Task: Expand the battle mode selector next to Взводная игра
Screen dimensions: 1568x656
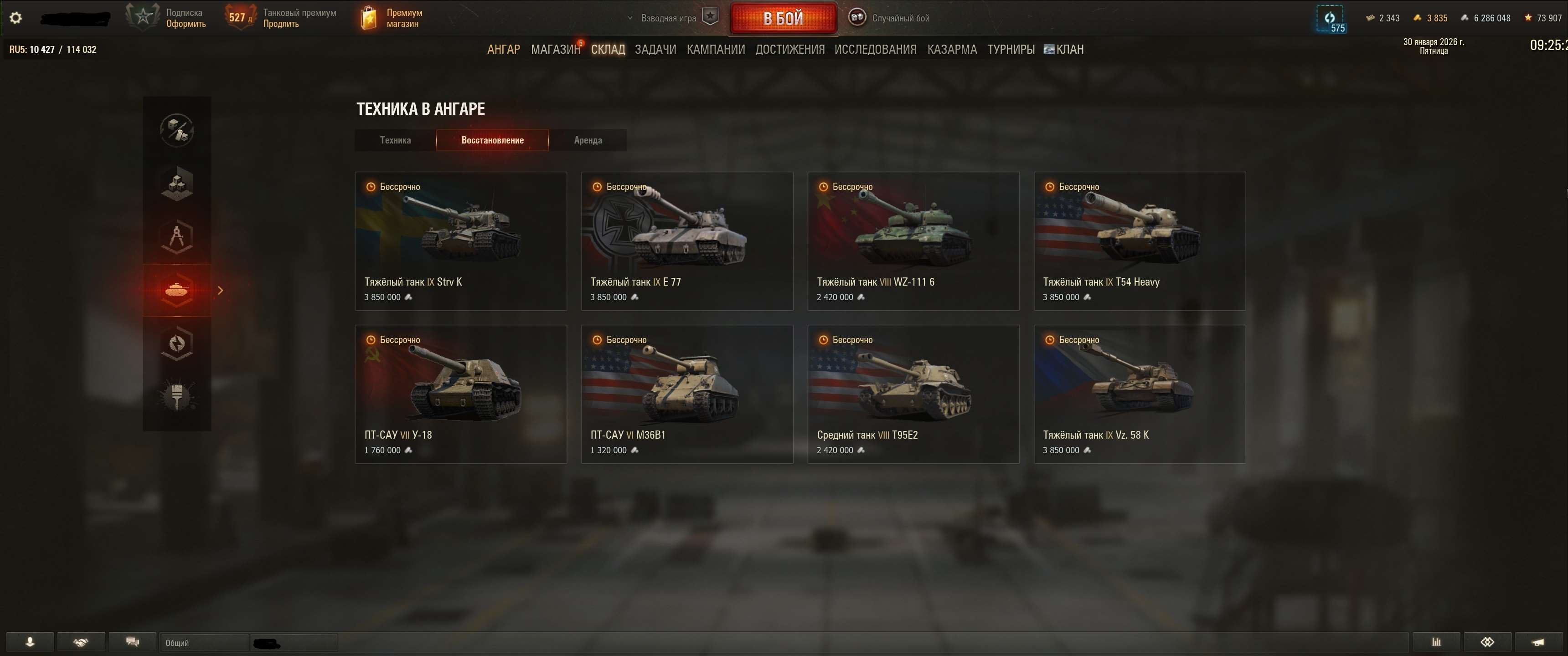Action: (x=630, y=18)
